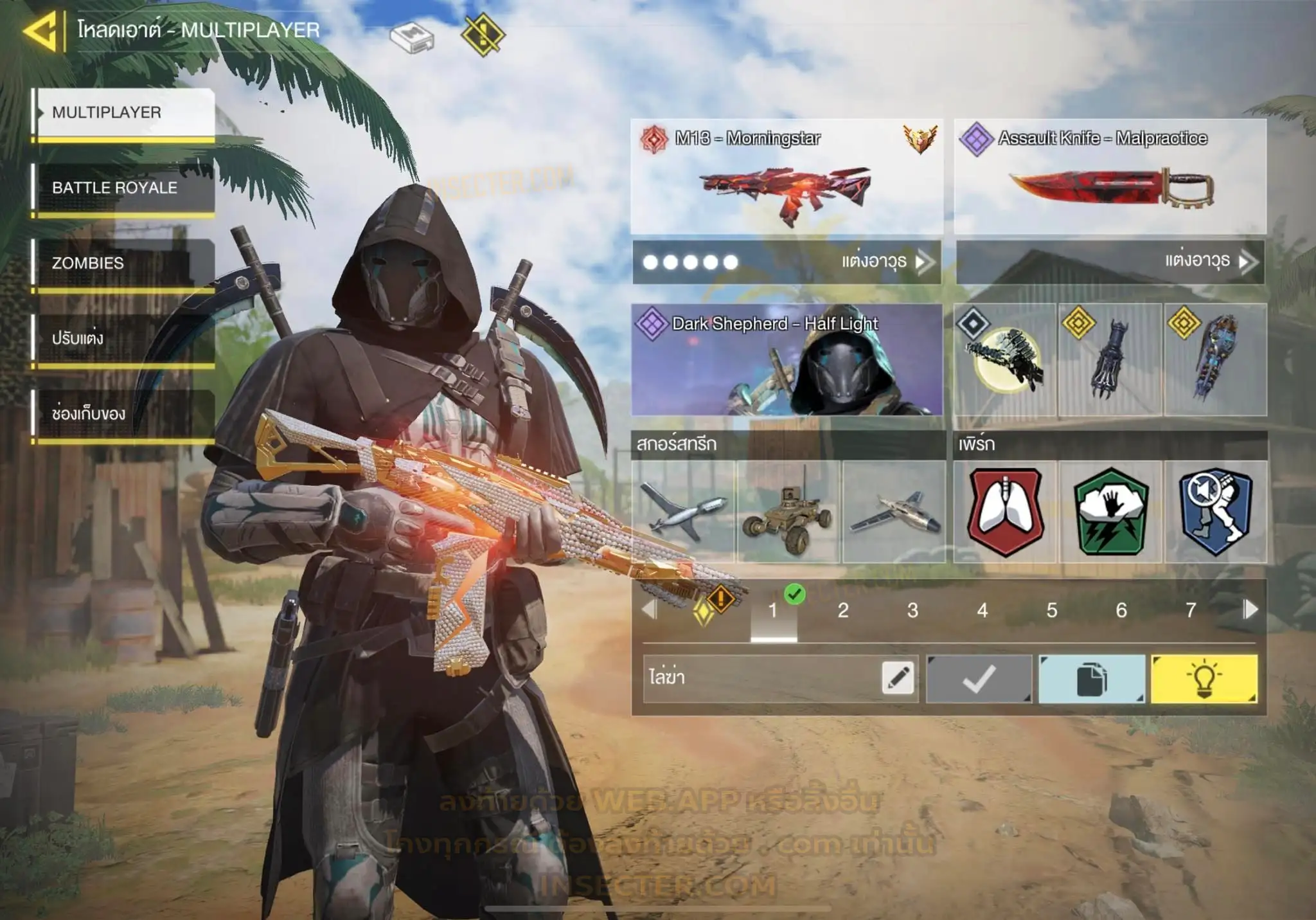
Task: Switch to loadout slot 2
Action: click(843, 610)
